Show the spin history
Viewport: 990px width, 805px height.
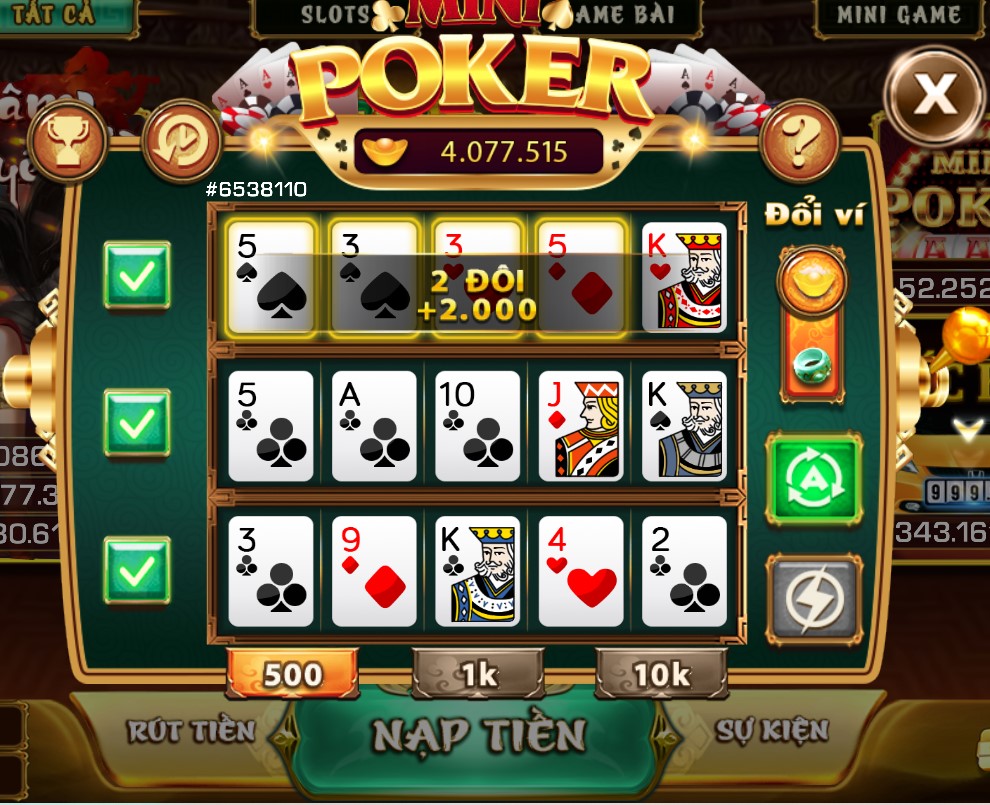182,143
